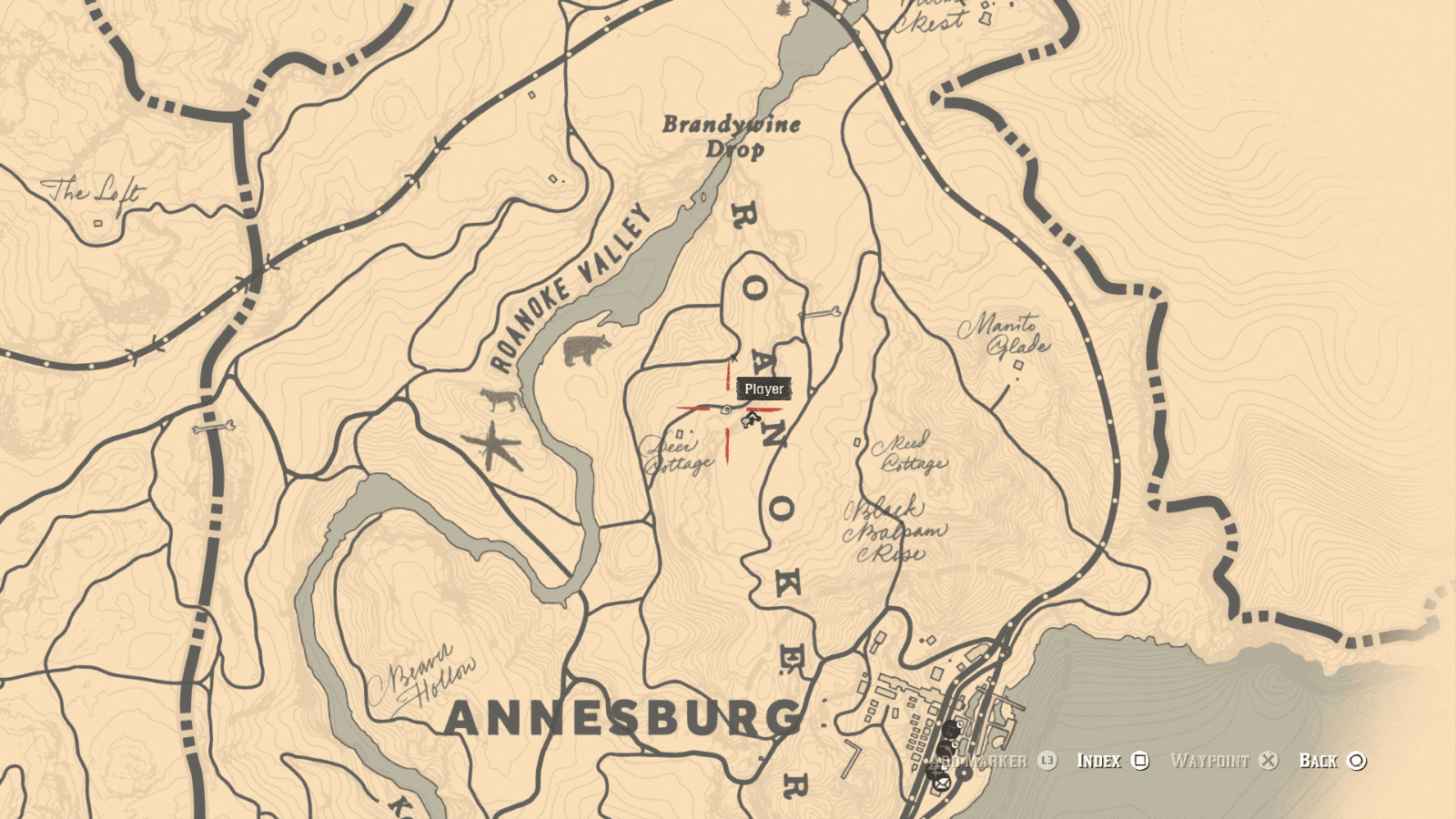Click the Reed Cottage square building marker
1456x819 pixels.
tap(856, 442)
